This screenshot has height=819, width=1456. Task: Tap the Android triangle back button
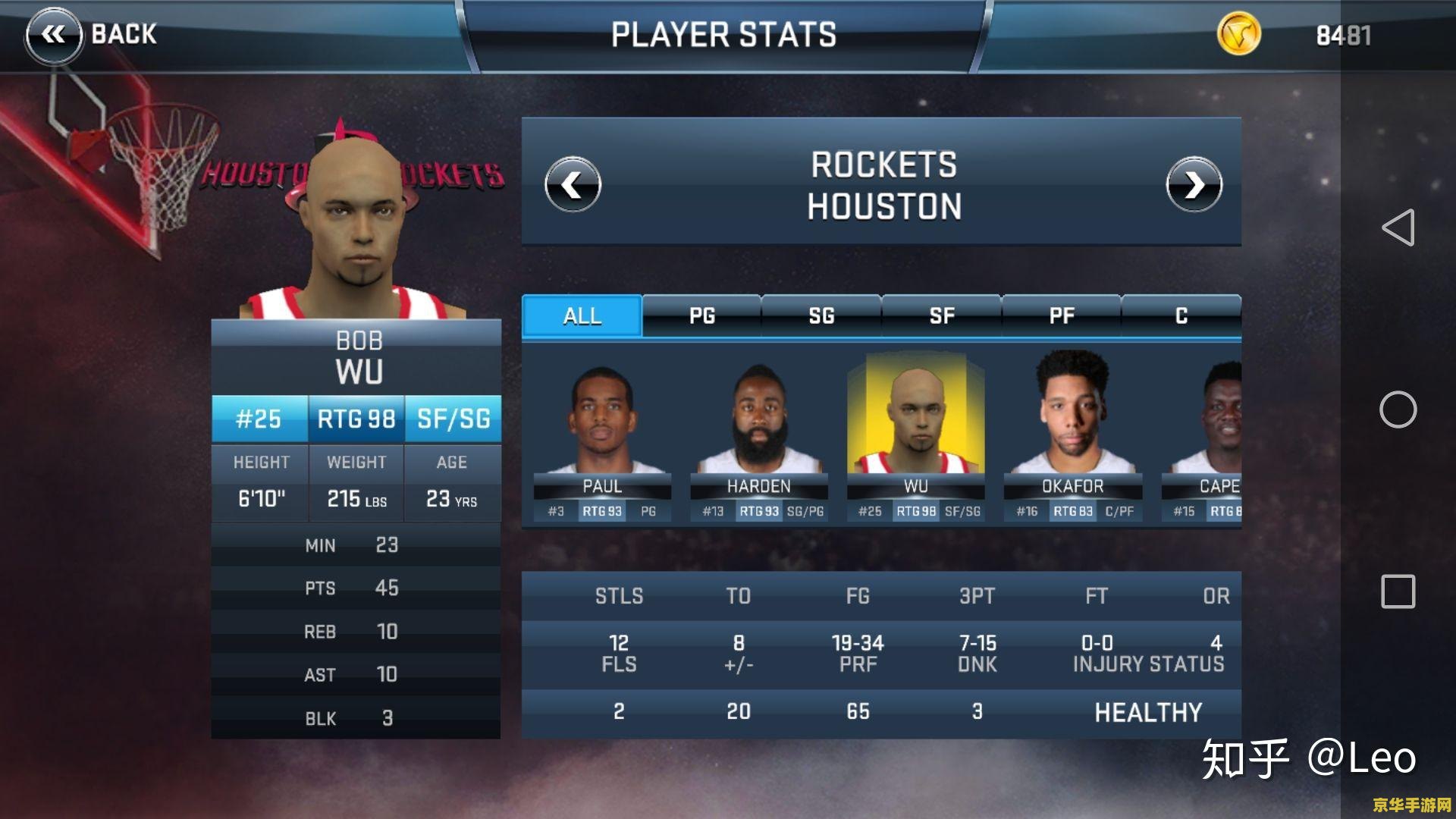click(1398, 227)
